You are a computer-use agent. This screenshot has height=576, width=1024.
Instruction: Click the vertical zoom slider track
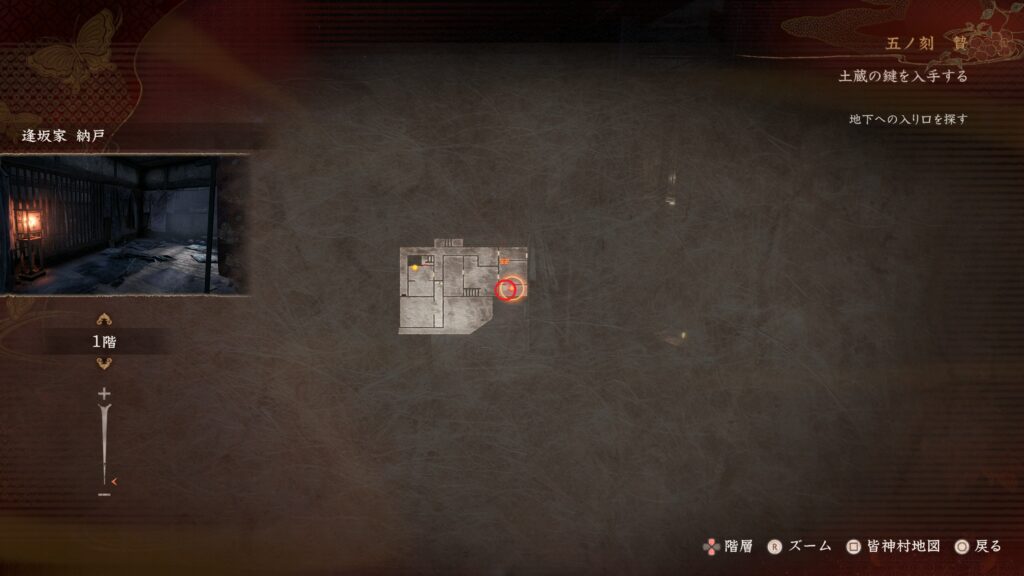tap(104, 440)
